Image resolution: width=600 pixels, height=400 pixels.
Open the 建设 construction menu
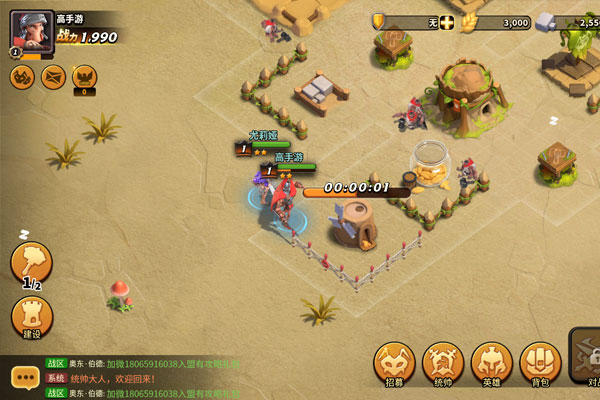pos(31,317)
